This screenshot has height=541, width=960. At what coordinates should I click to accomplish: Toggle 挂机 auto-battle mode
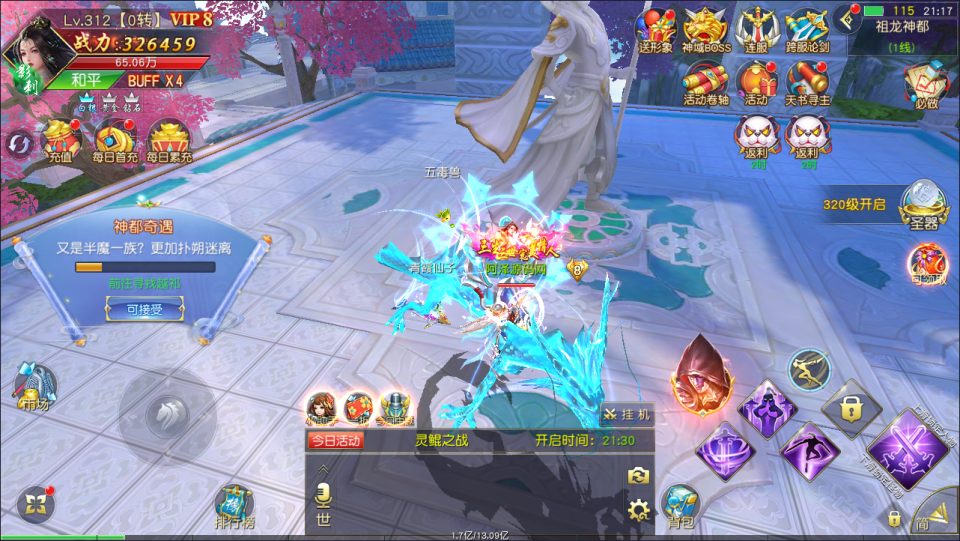[x=627, y=413]
